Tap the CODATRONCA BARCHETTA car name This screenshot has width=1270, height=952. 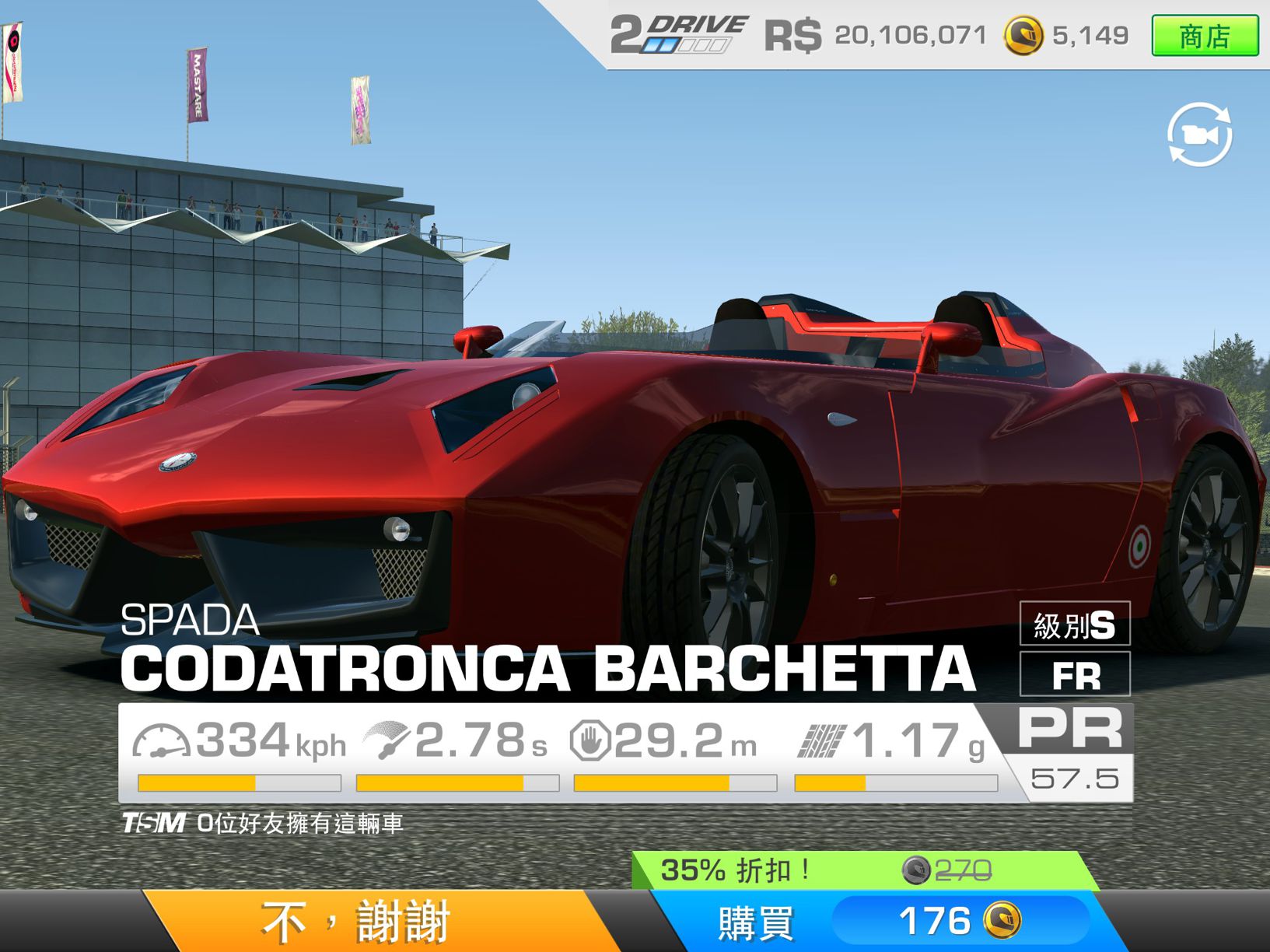(544, 667)
